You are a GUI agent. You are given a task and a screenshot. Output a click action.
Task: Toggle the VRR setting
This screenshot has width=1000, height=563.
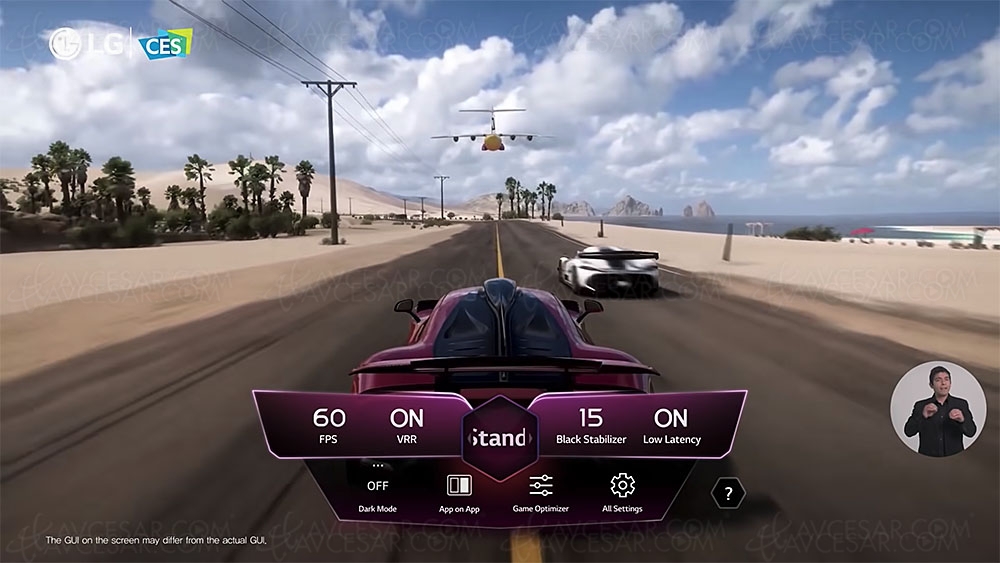tap(407, 424)
